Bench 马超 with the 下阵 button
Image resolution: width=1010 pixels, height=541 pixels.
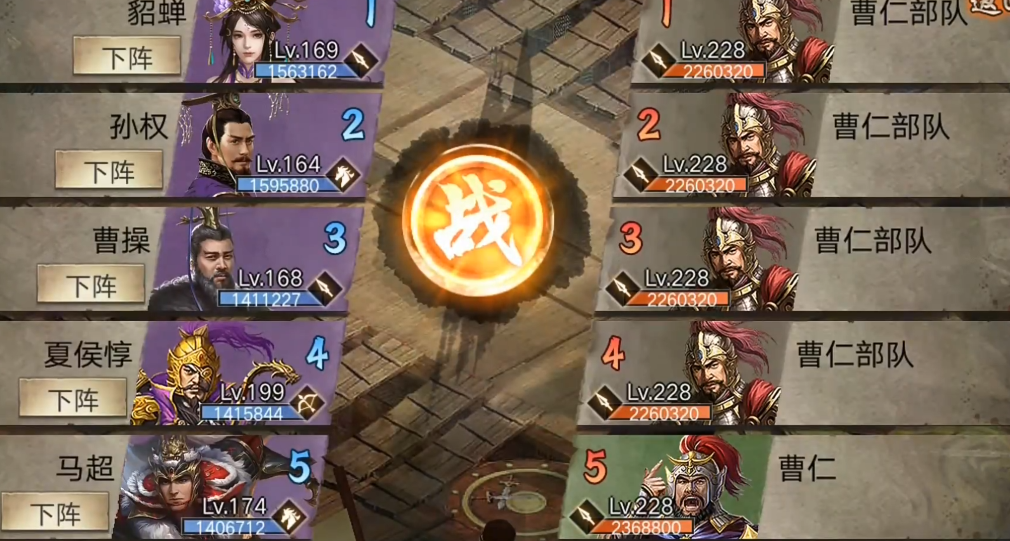55,514
